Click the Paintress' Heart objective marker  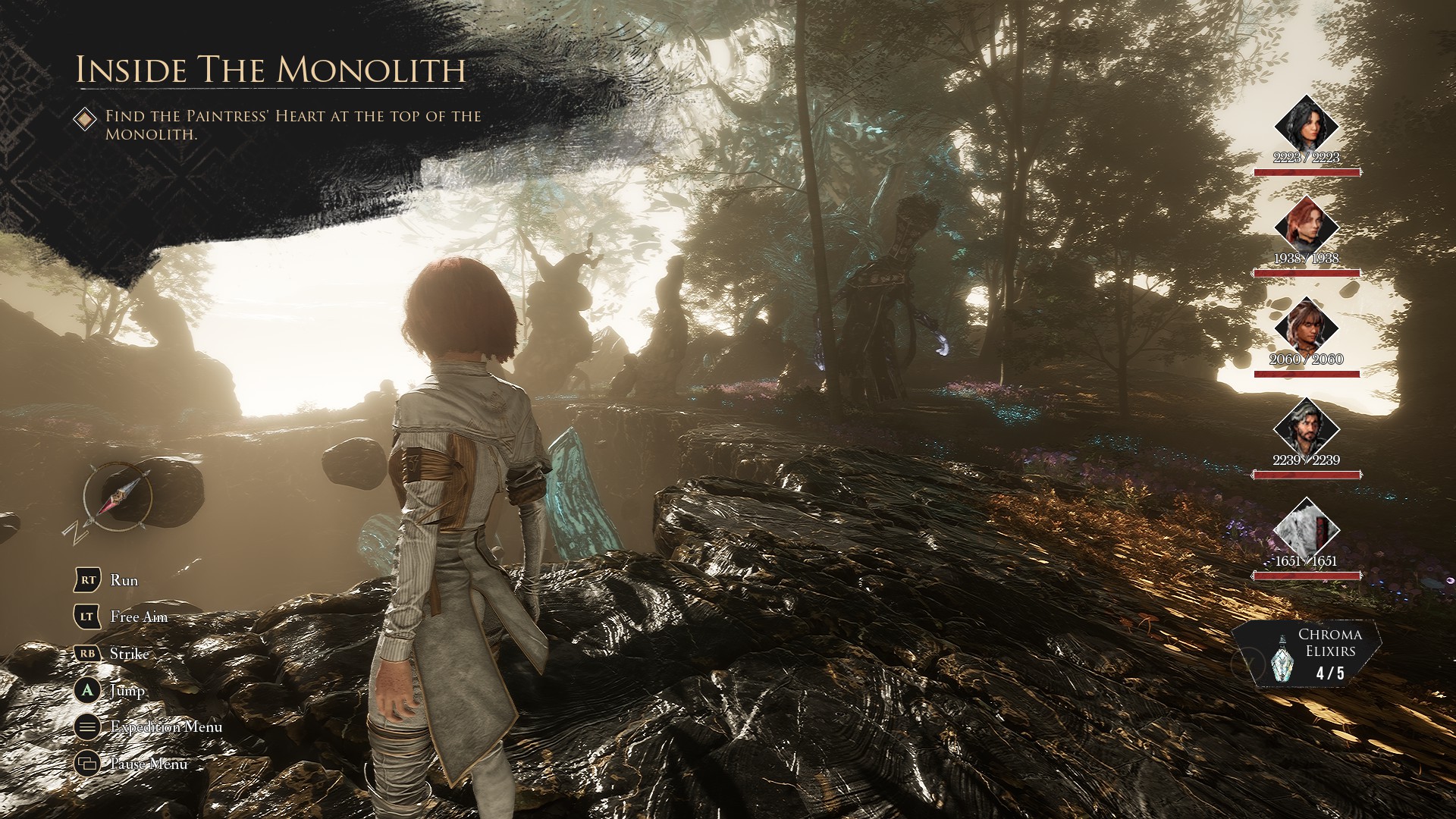[86, 118]
